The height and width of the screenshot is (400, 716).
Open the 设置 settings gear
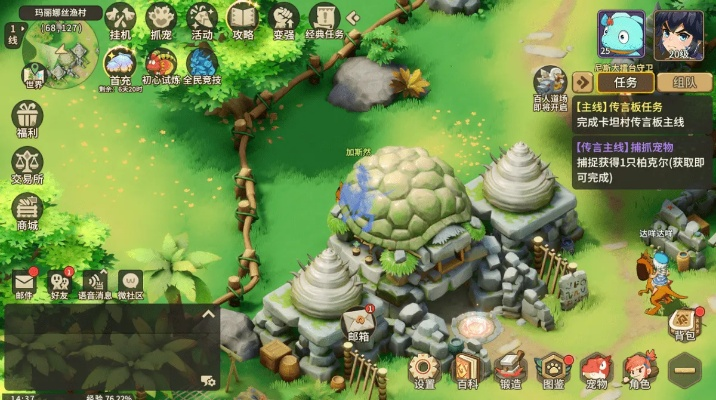pos(424,369)
